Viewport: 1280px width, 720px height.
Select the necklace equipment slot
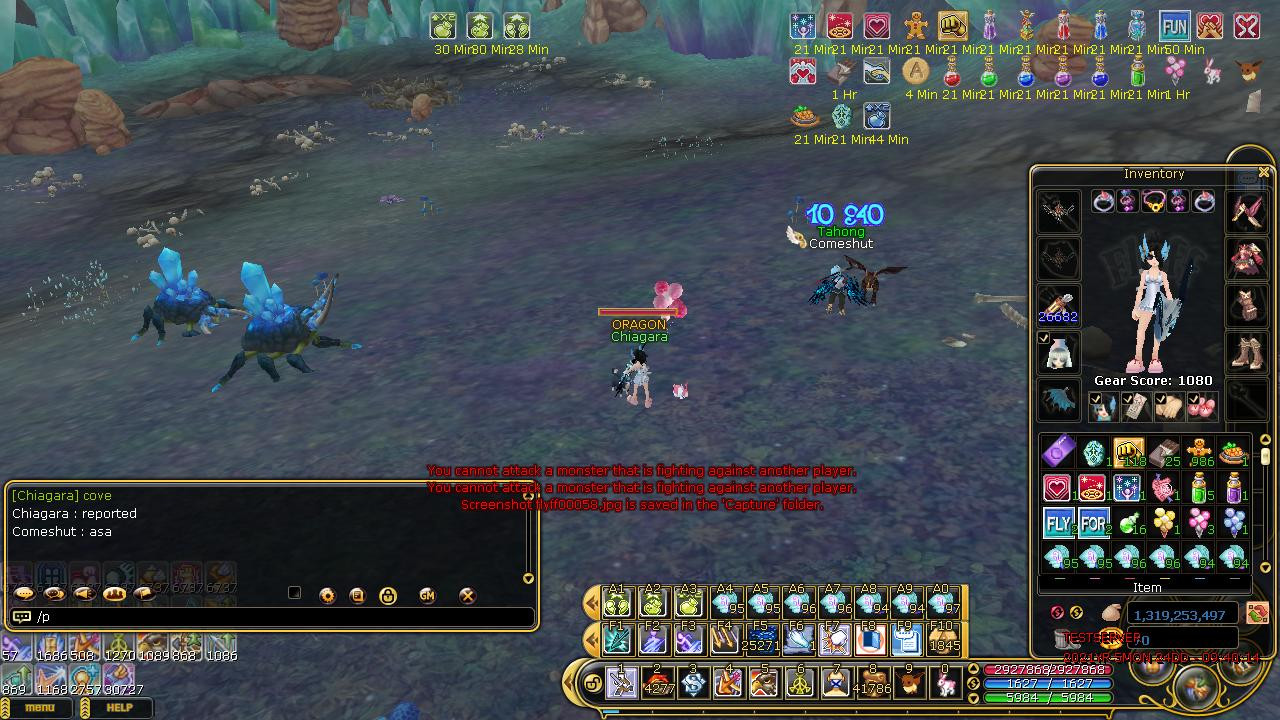pyautogui.click(x=1153, y=201)
